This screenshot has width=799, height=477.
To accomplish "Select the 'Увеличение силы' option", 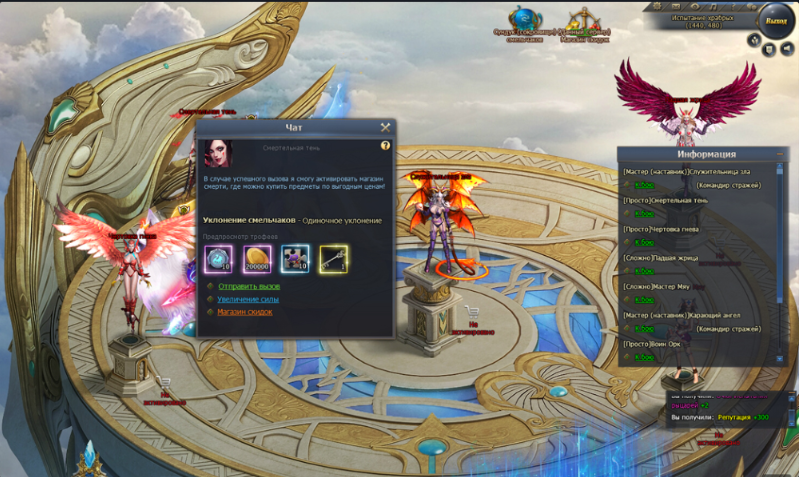I will pos(248,299).
